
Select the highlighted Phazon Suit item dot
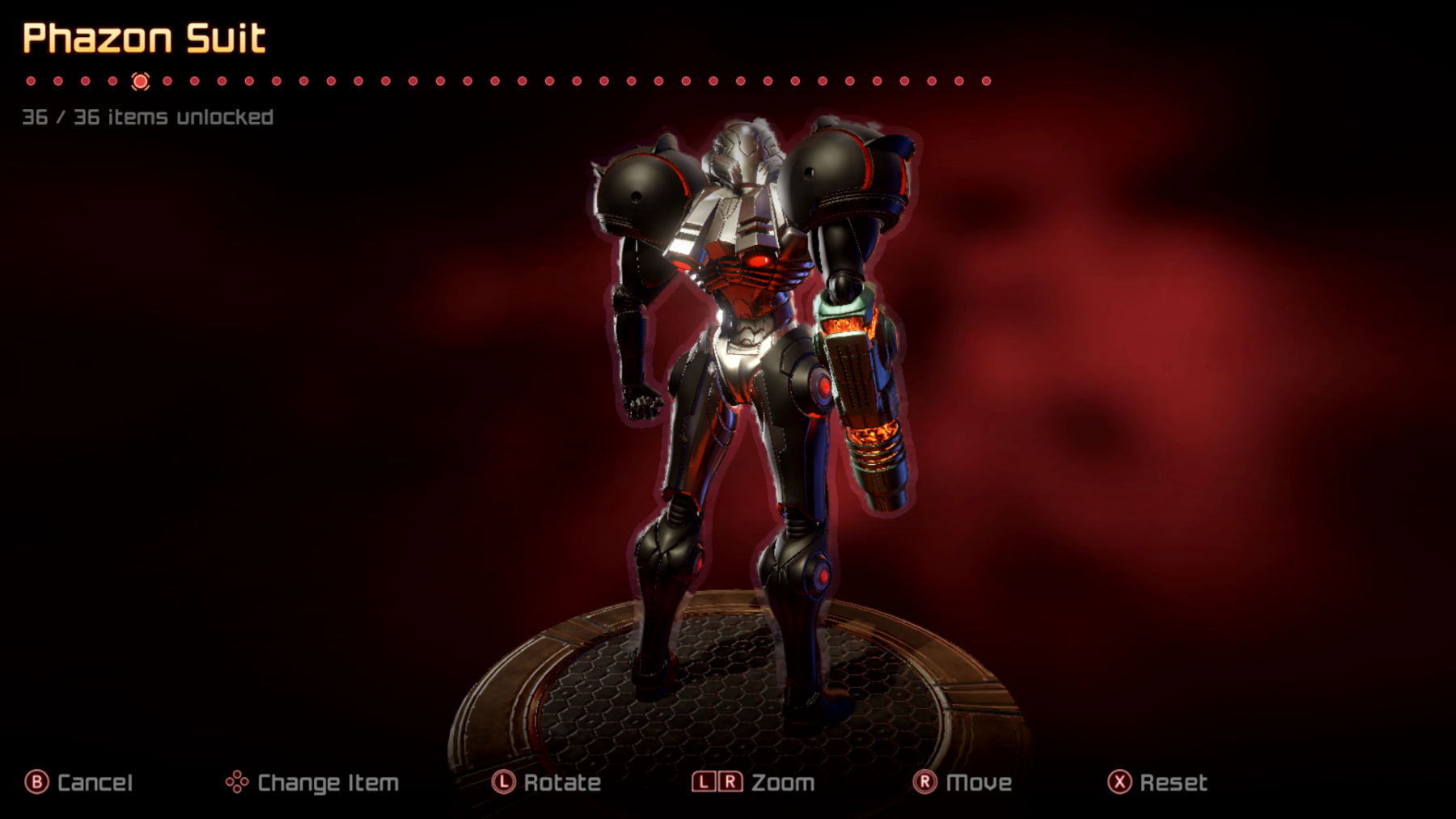pos(140,81)
